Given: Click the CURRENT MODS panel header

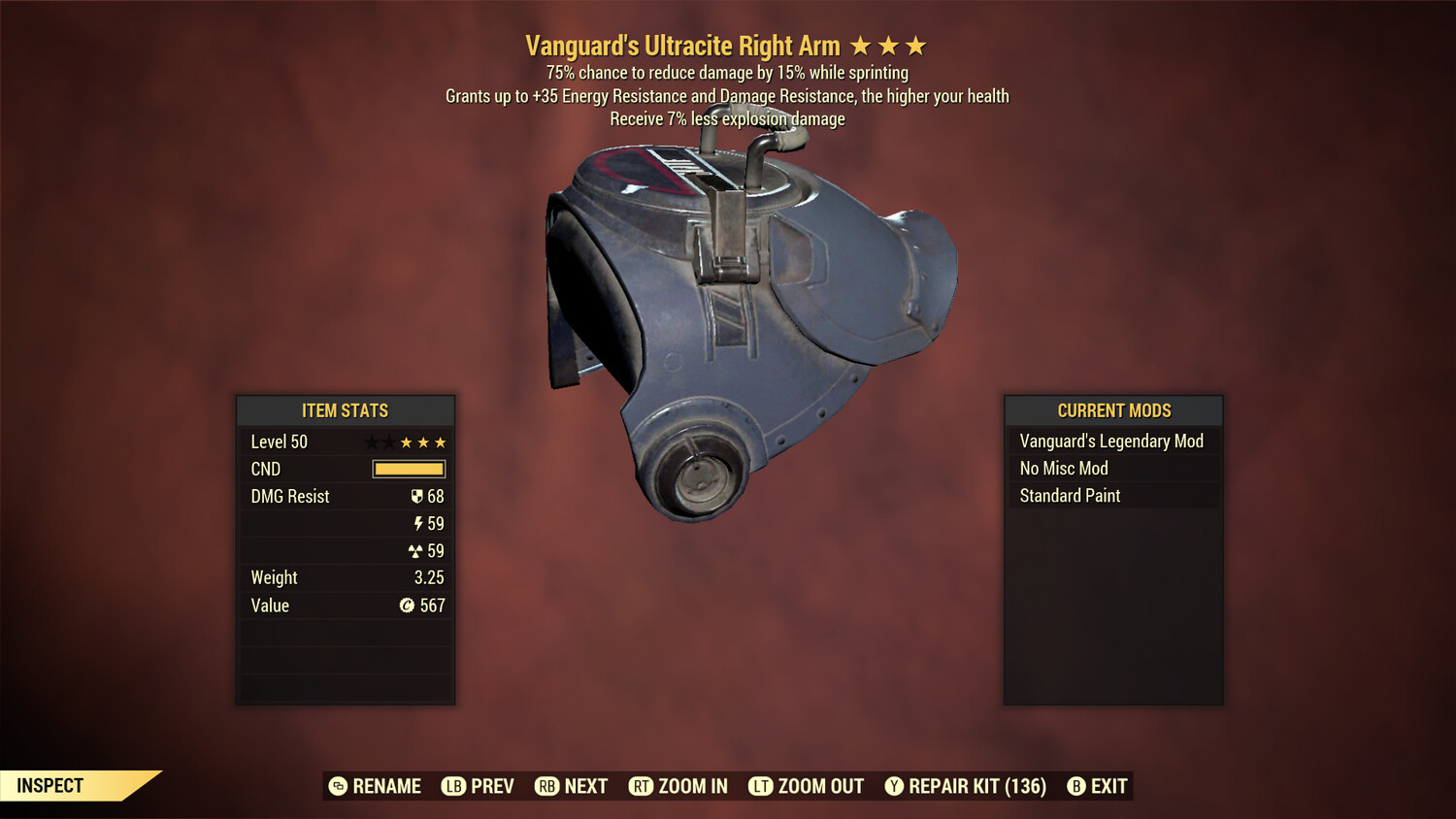Looking at the screenshot, I should 1112,410.
